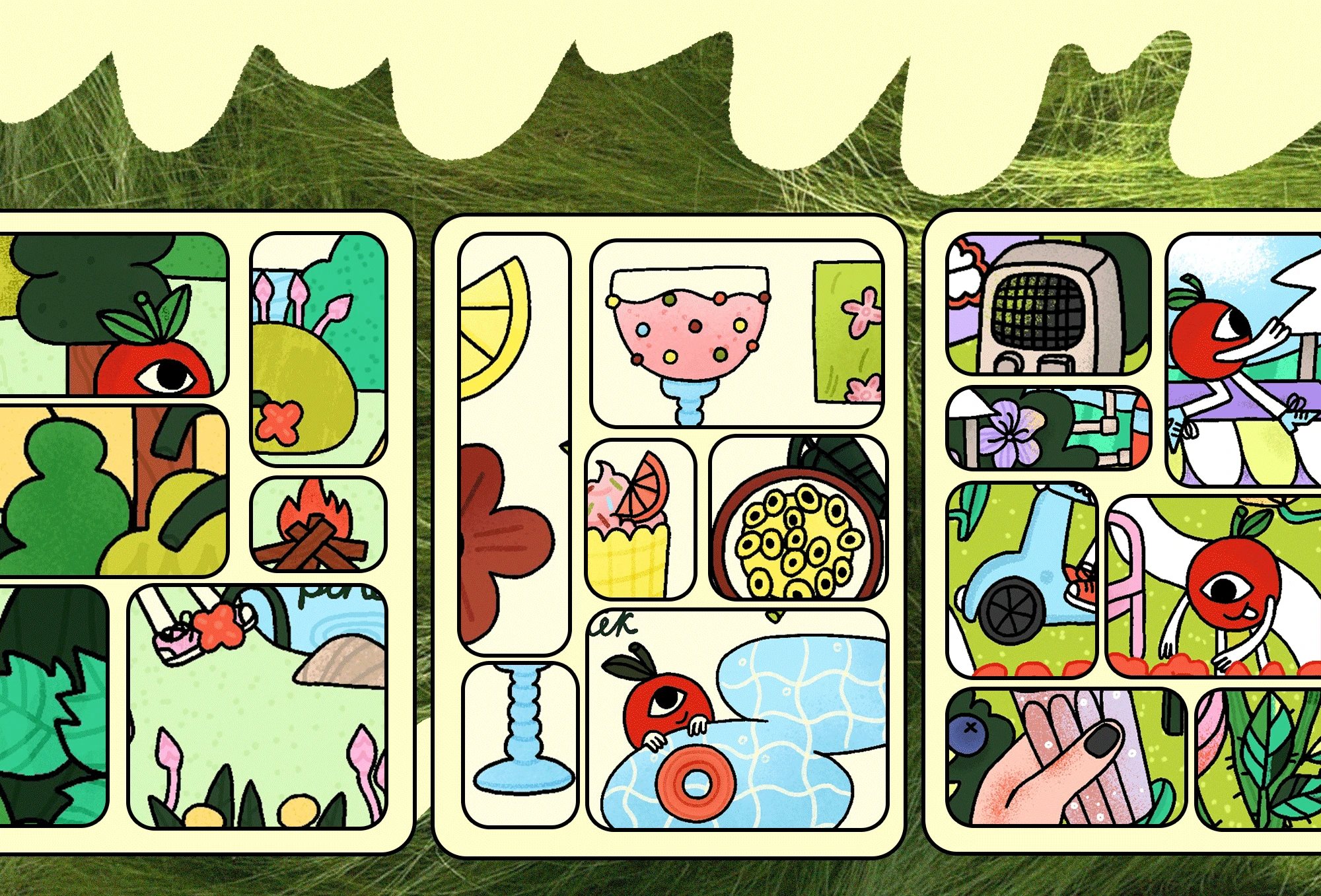The image size is (1321, 896).
Task: Select the grey speaker radio panel
Action: coord(1048,304)
